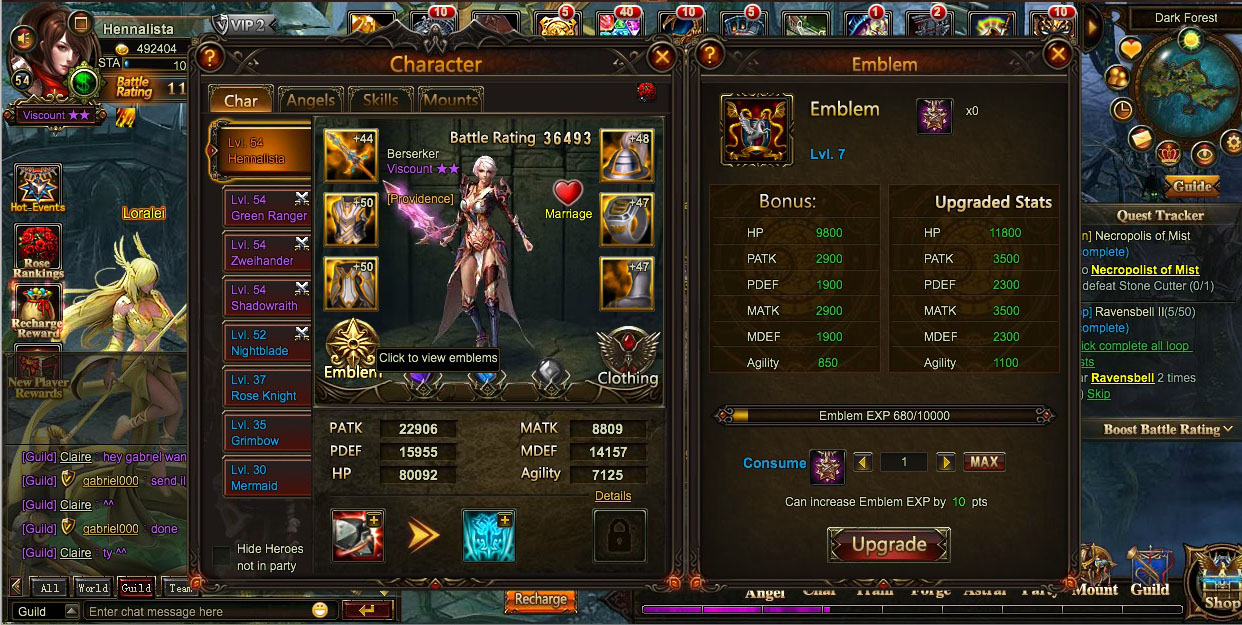1242x625 pixels.
Task: Switch to the Angels tab
Action: point(310,100)
